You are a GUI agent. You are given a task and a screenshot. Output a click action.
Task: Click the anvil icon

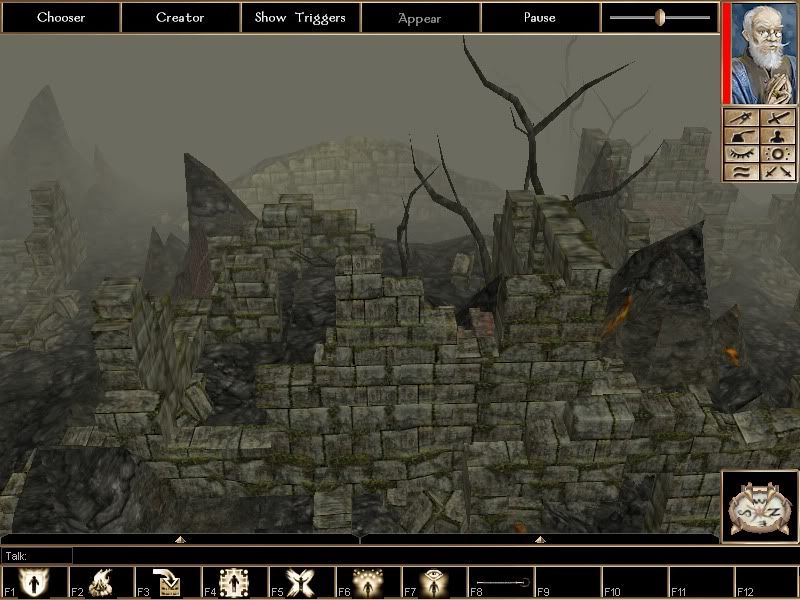(x=742, y=136)
